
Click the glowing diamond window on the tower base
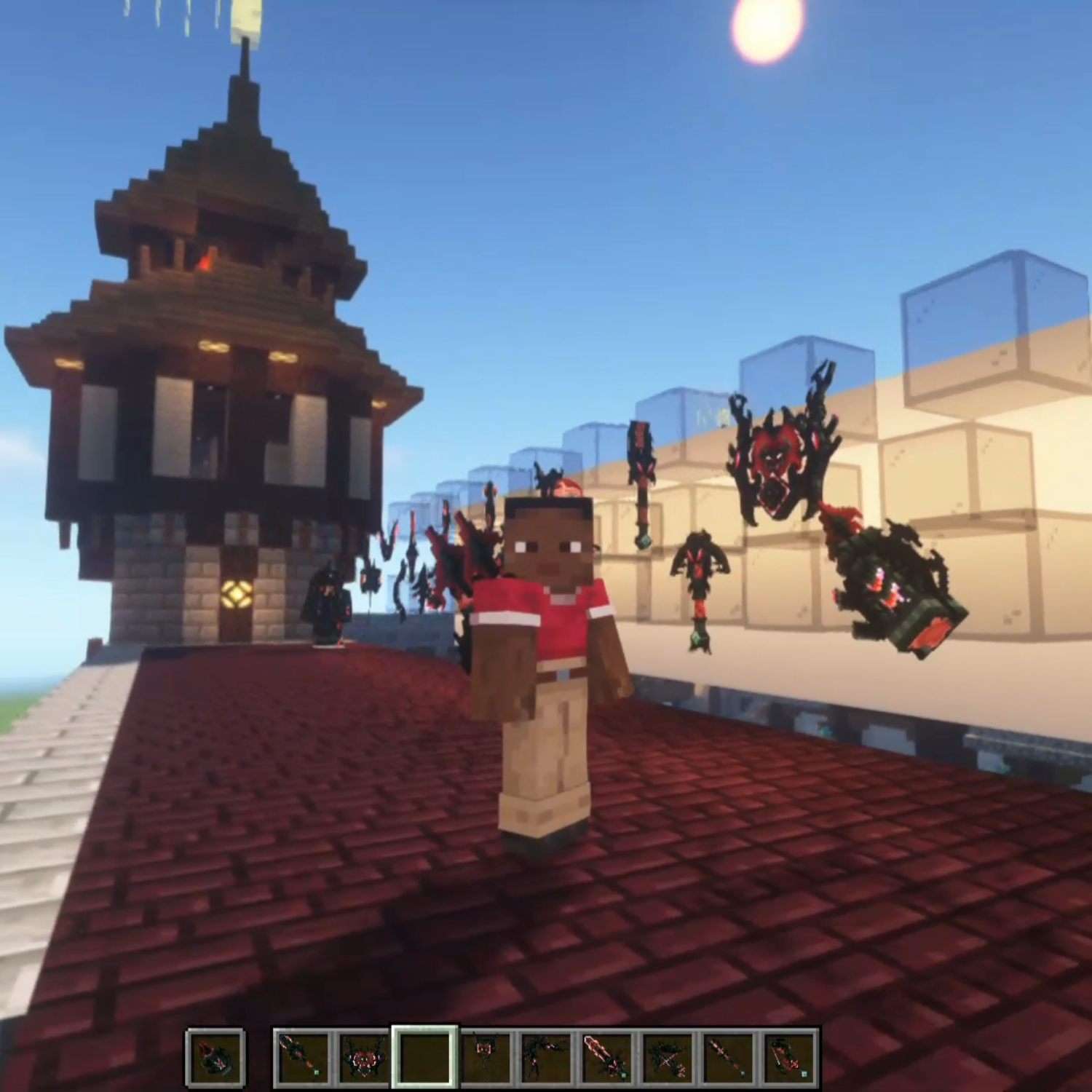tap(237, 593)
